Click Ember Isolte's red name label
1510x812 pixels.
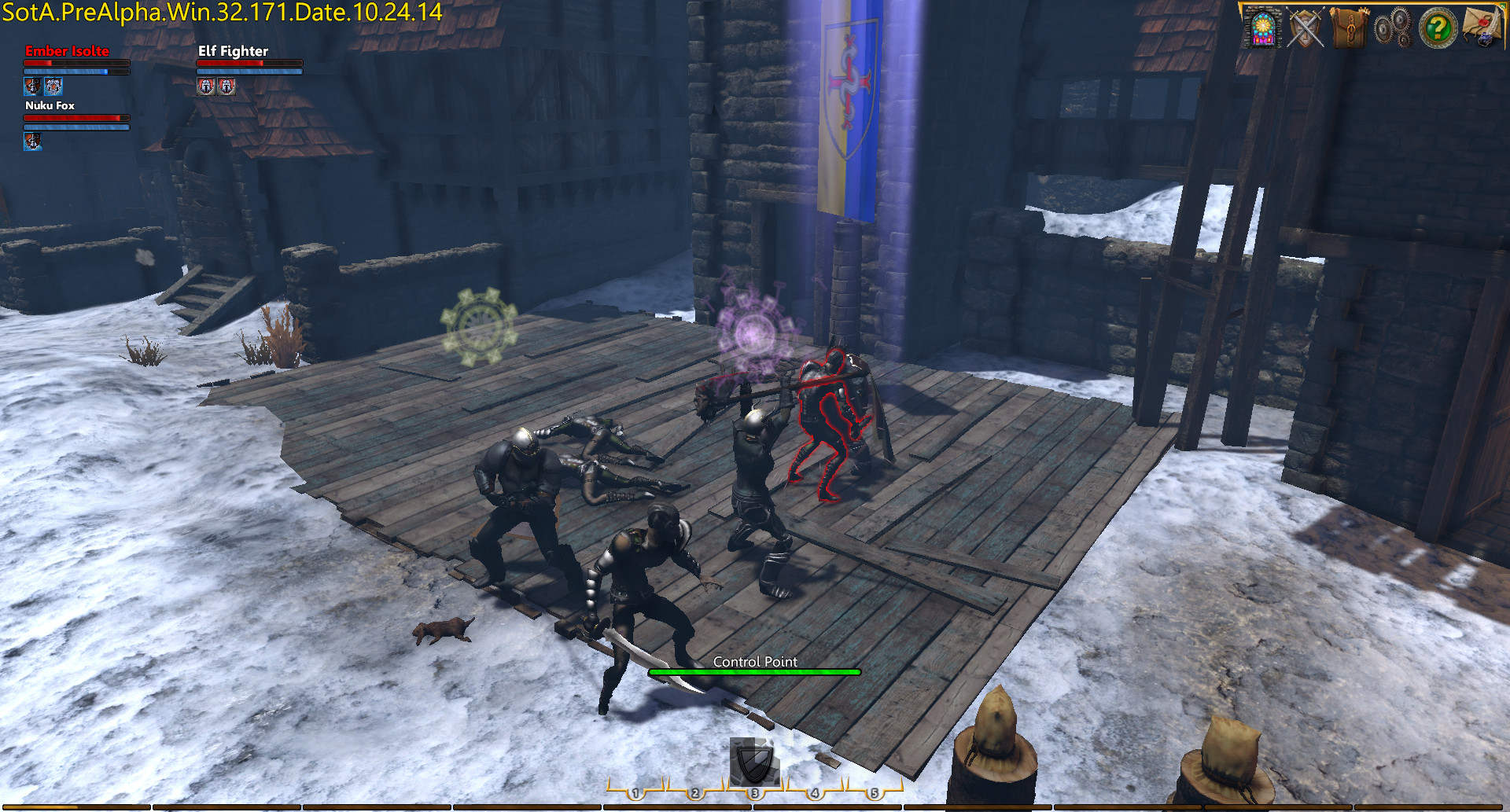click(x=67, y=50)
